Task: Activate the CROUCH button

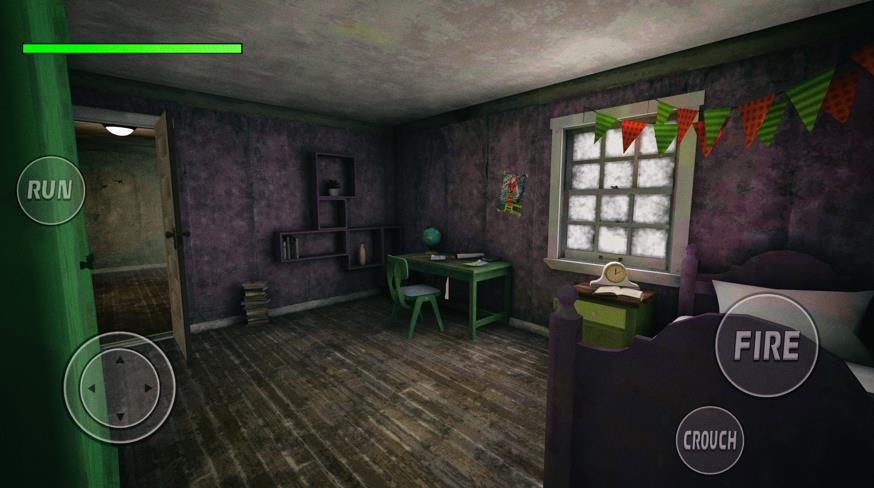Action: pos(710,439)
